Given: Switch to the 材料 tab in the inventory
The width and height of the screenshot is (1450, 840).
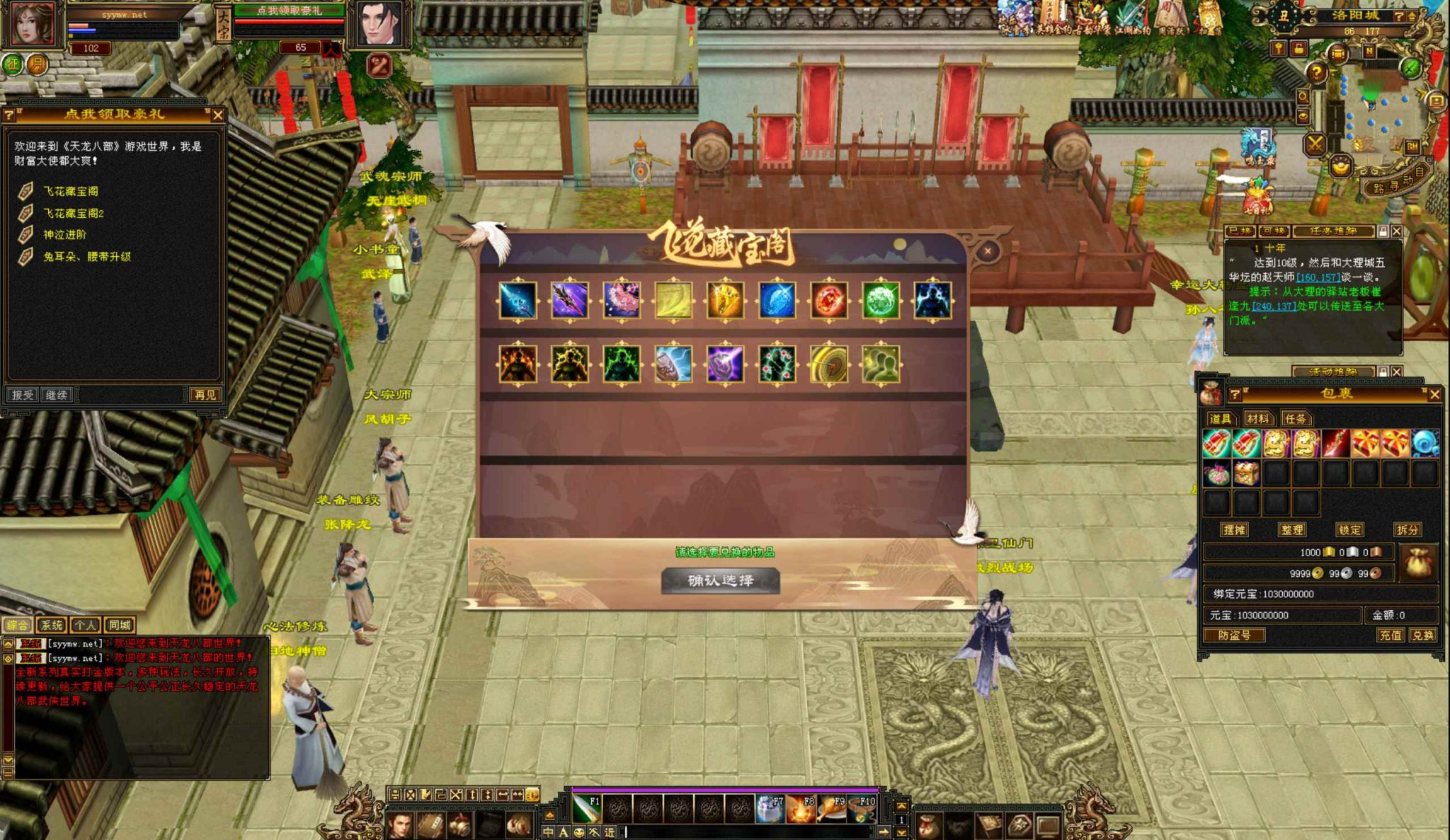Looking at the screenshot, I should point(1257,418).
